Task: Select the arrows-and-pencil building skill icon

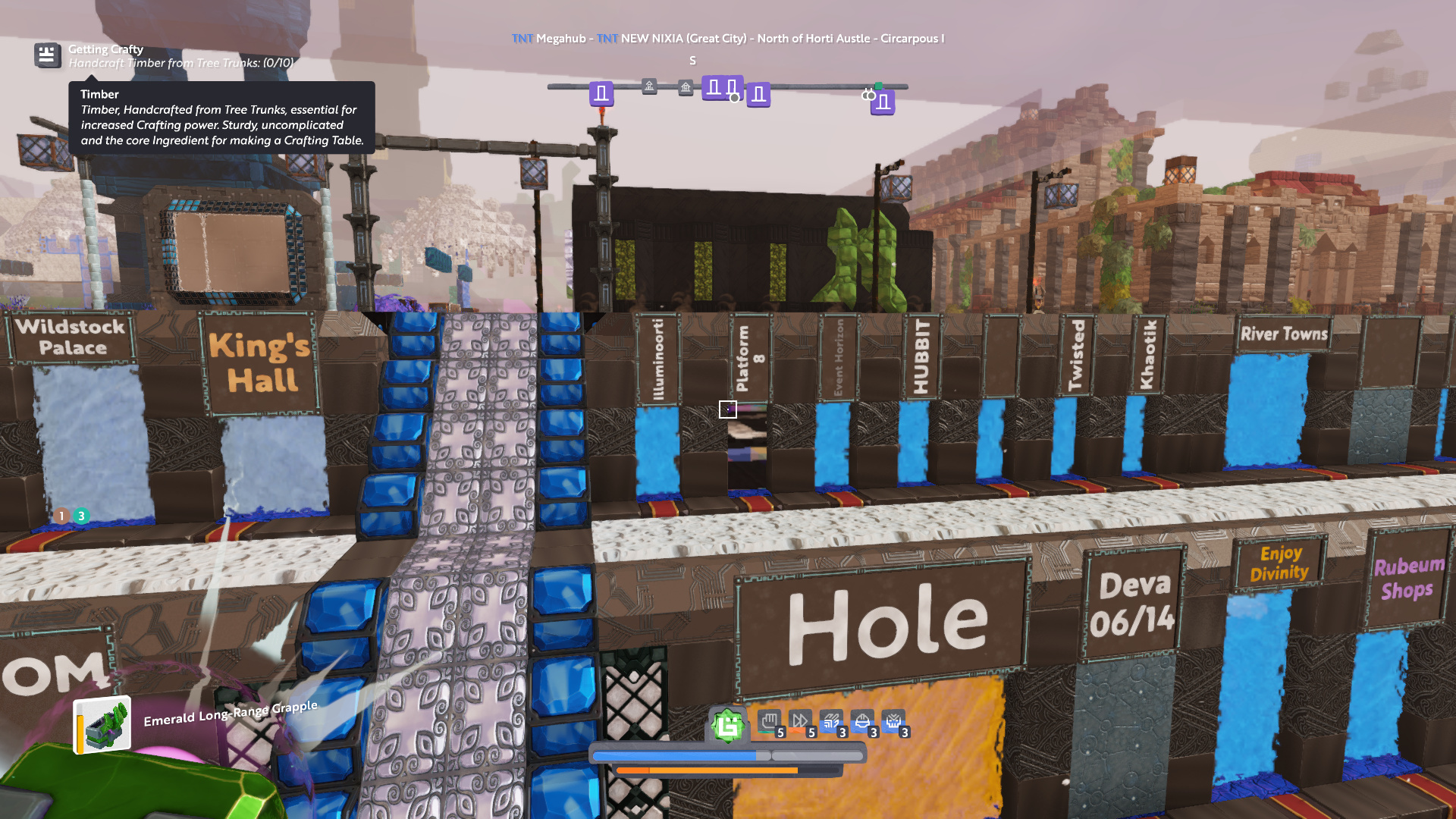Action: pyautogui.click(x=831, y=721)
